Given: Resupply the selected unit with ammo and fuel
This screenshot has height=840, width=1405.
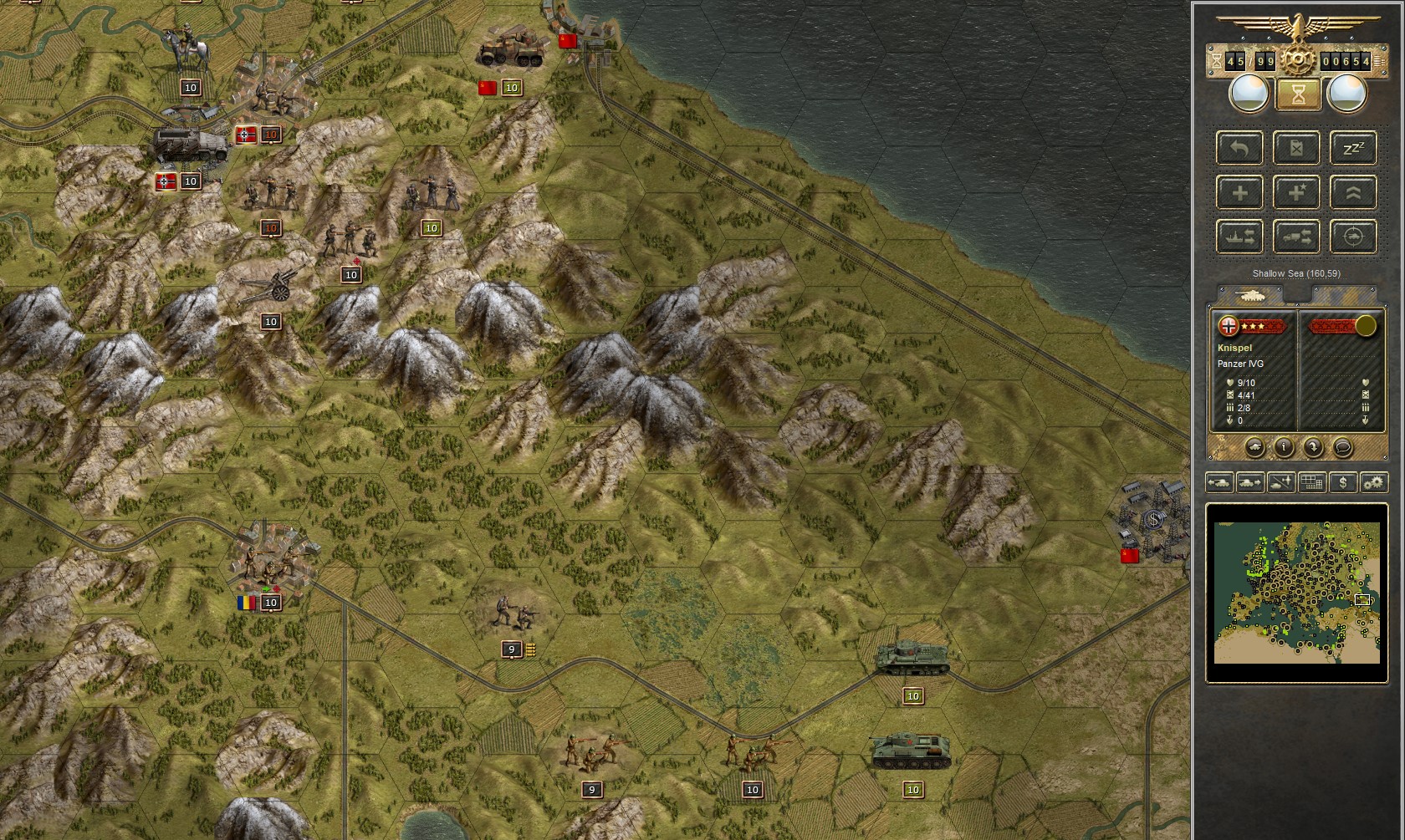Looking at the screenshot, I should (x=1296, y=148).
